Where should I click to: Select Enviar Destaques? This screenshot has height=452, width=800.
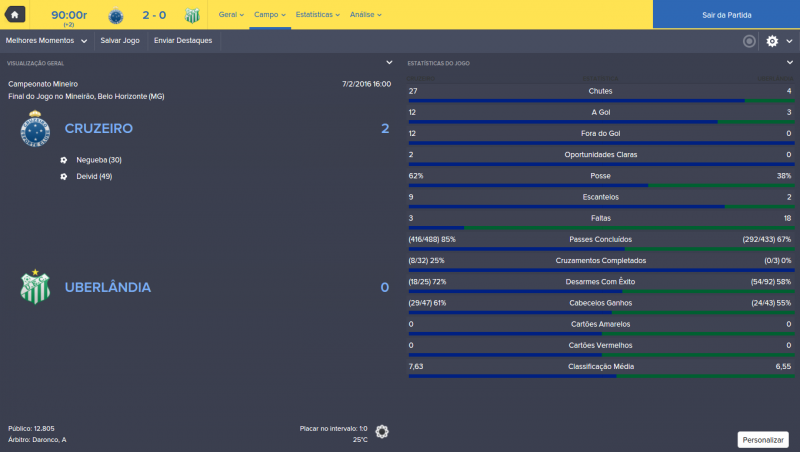pyautogui.click(x=181, y=41)
